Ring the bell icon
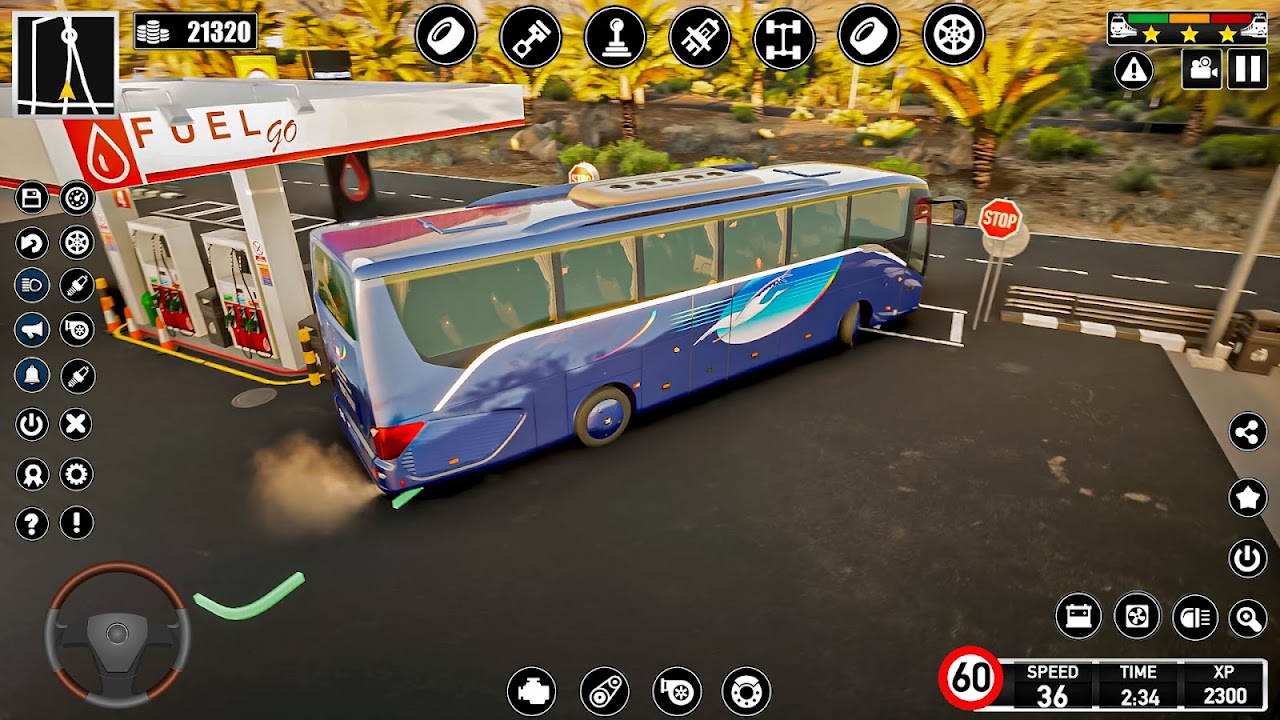1280x720 pixels. pos(32,375)
